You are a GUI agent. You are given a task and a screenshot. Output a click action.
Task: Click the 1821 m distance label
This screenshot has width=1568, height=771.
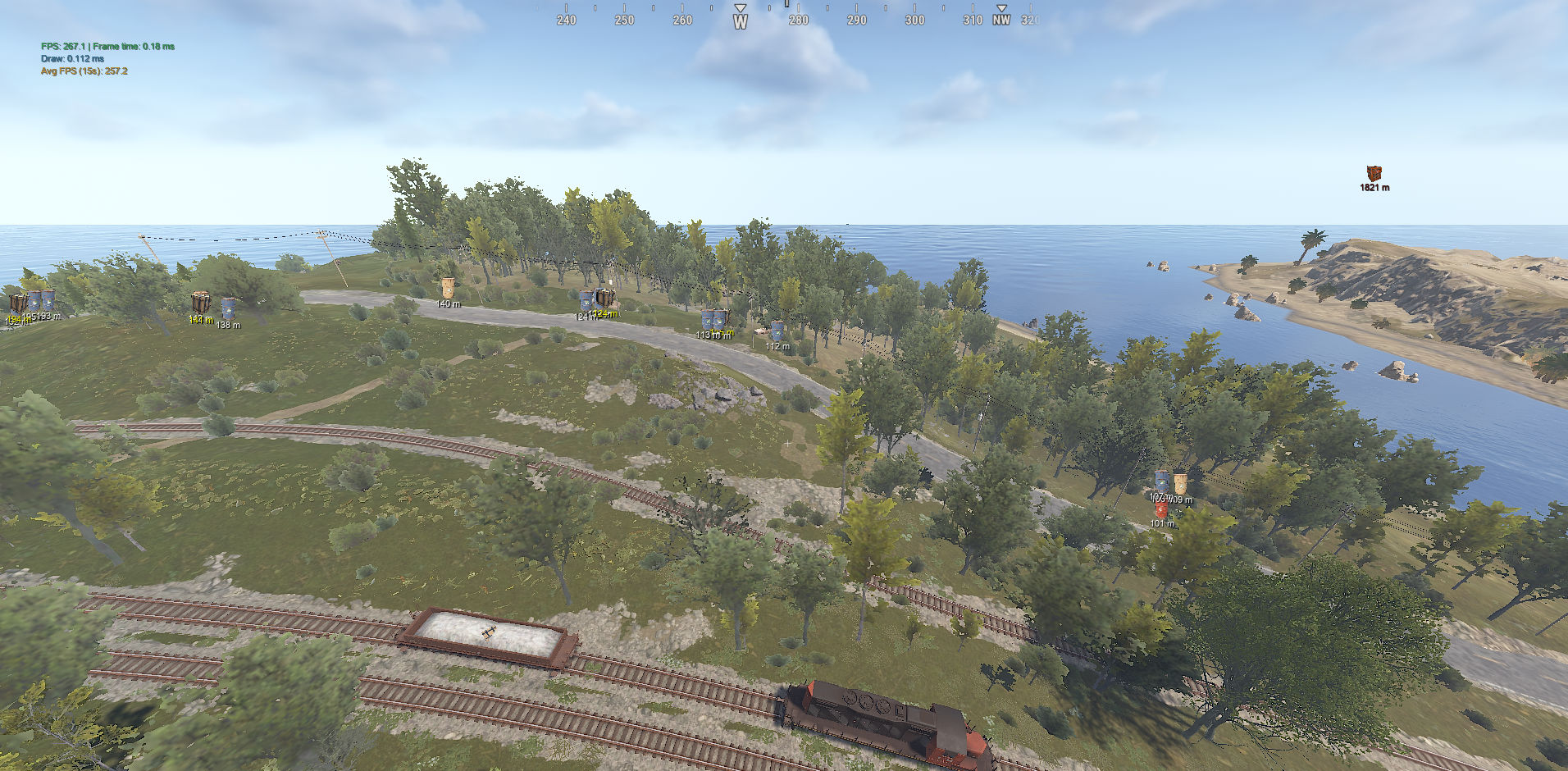click(x=1374, y=187)
